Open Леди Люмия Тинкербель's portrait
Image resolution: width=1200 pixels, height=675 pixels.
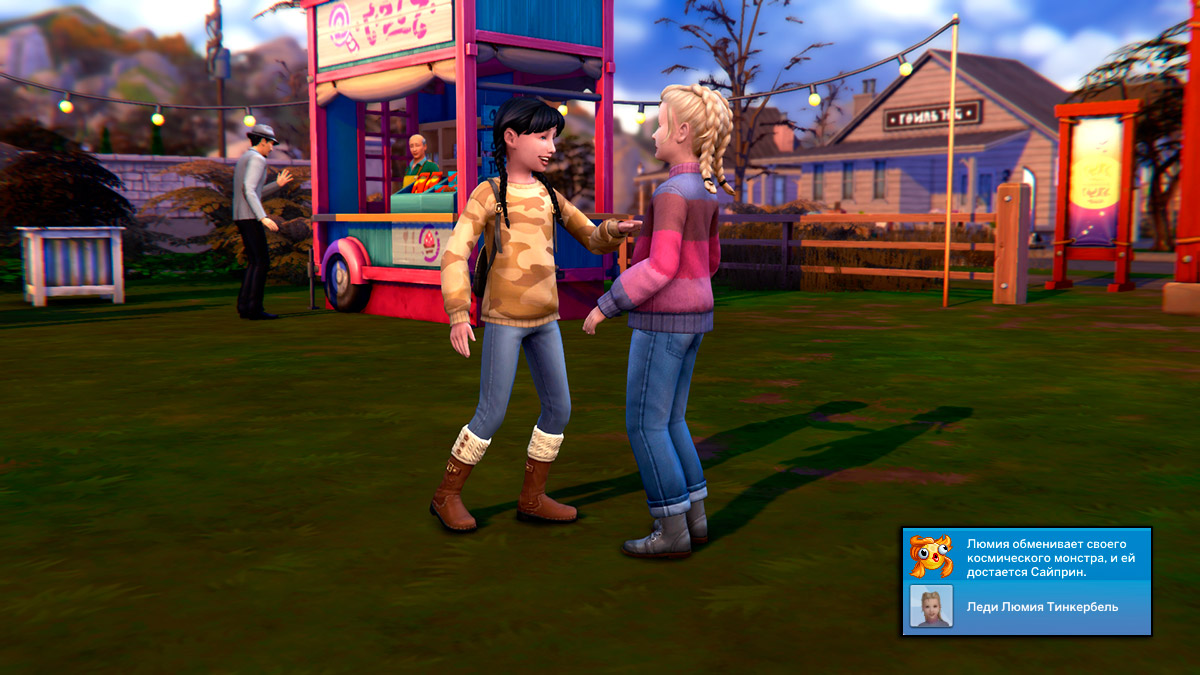pyautogui.click(x=931, y=607)
